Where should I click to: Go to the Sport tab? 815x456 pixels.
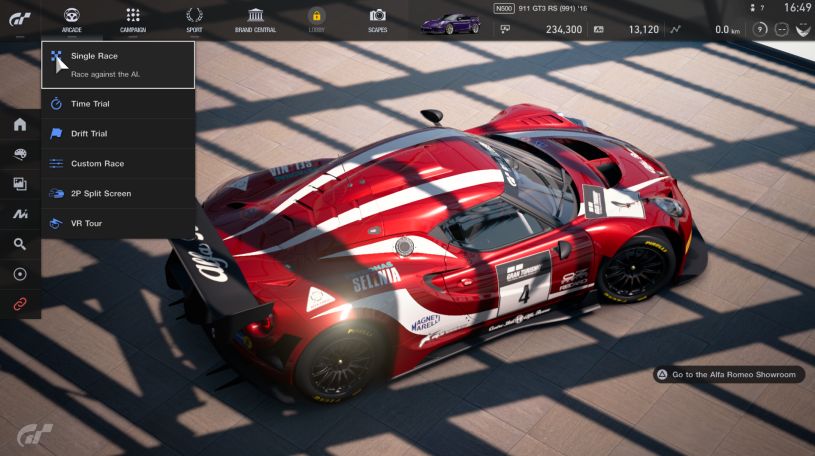pos(194,19)
